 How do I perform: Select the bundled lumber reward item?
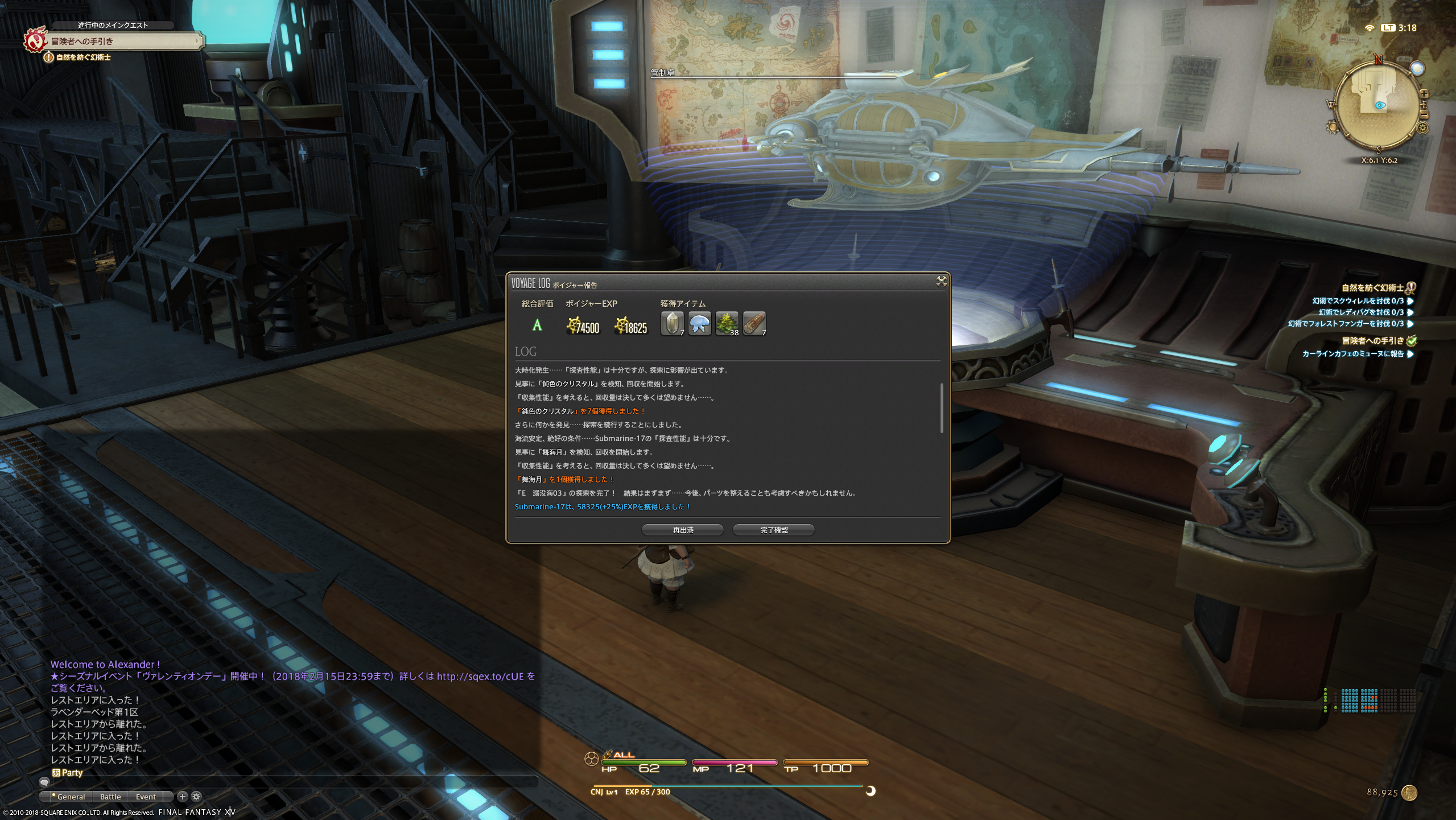pos(754,323)
